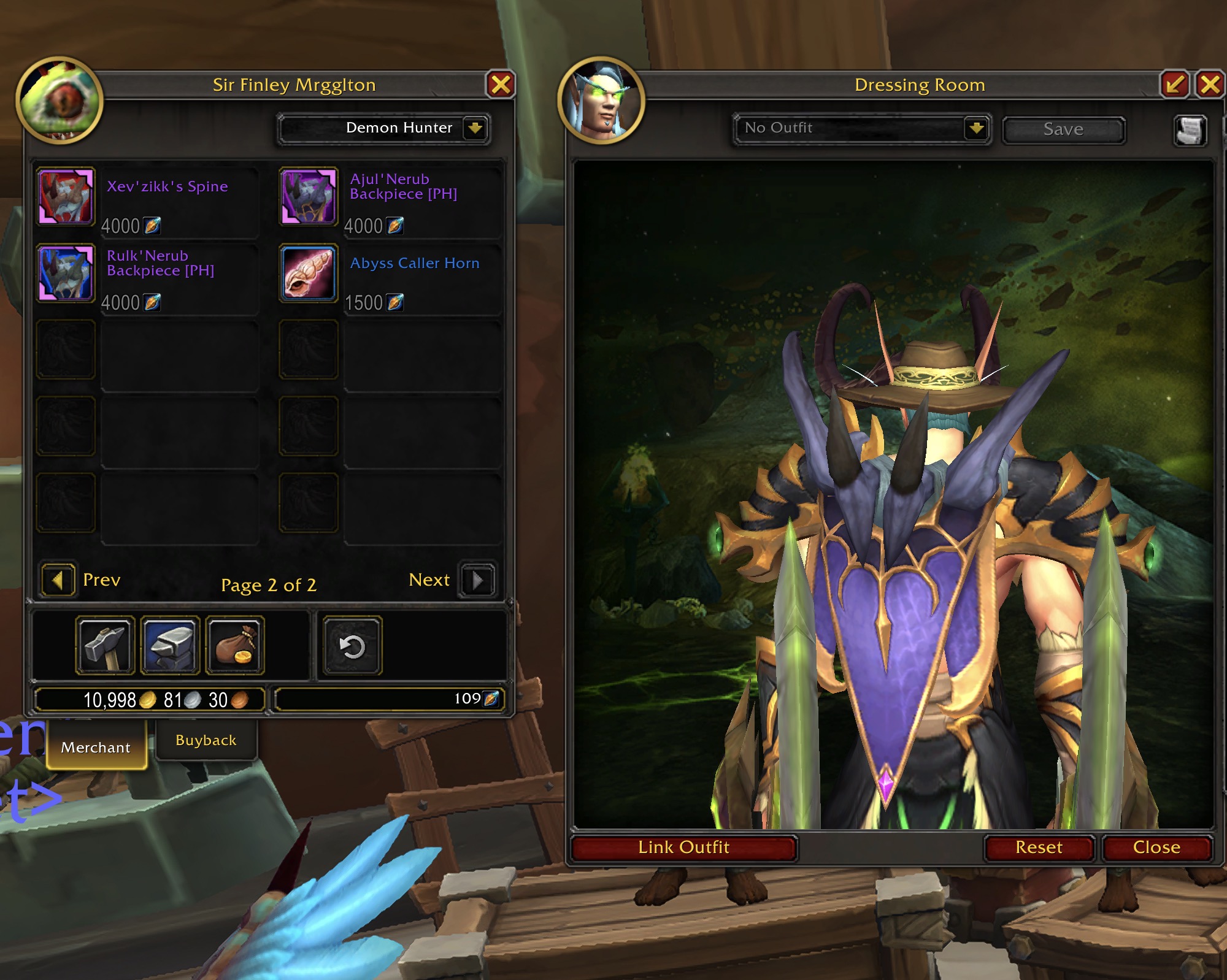Viewport: 1227px width, 980px height.
Task: Reset the Dressing Room preview
Action: pyautogui.click(x=1039, y=848)
